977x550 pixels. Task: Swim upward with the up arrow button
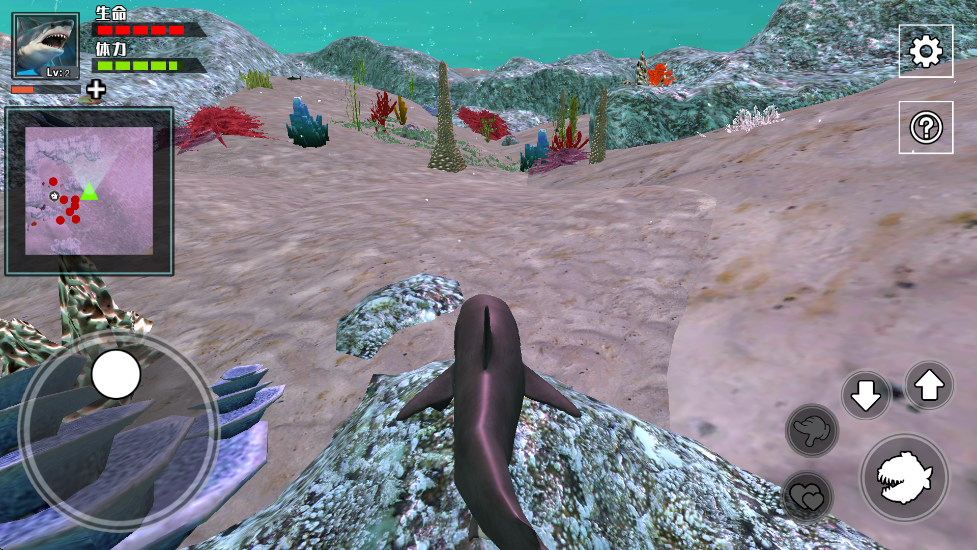[x=929, y=385]
